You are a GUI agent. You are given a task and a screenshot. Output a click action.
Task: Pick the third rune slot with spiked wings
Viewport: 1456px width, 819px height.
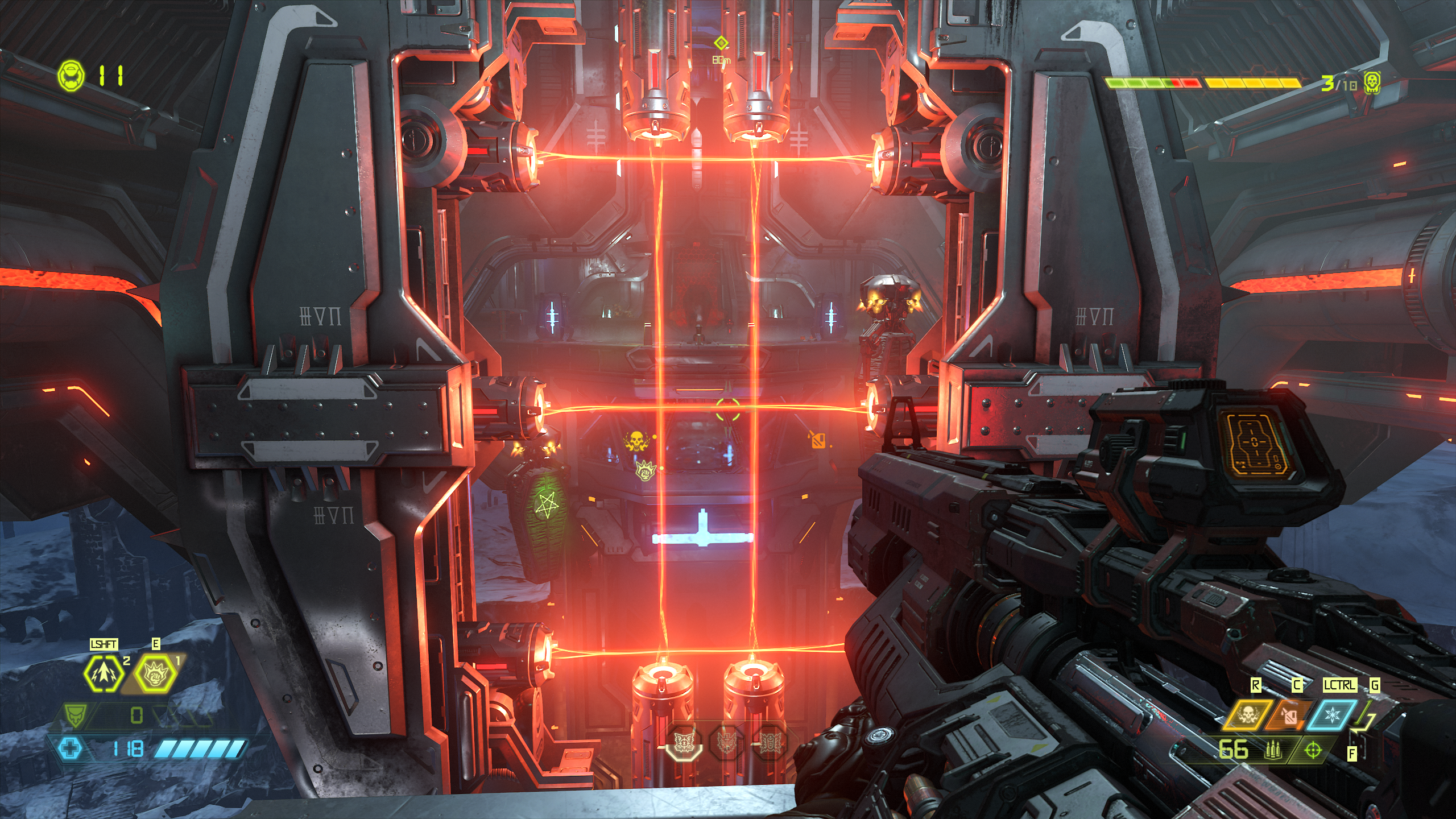[770, 742]
